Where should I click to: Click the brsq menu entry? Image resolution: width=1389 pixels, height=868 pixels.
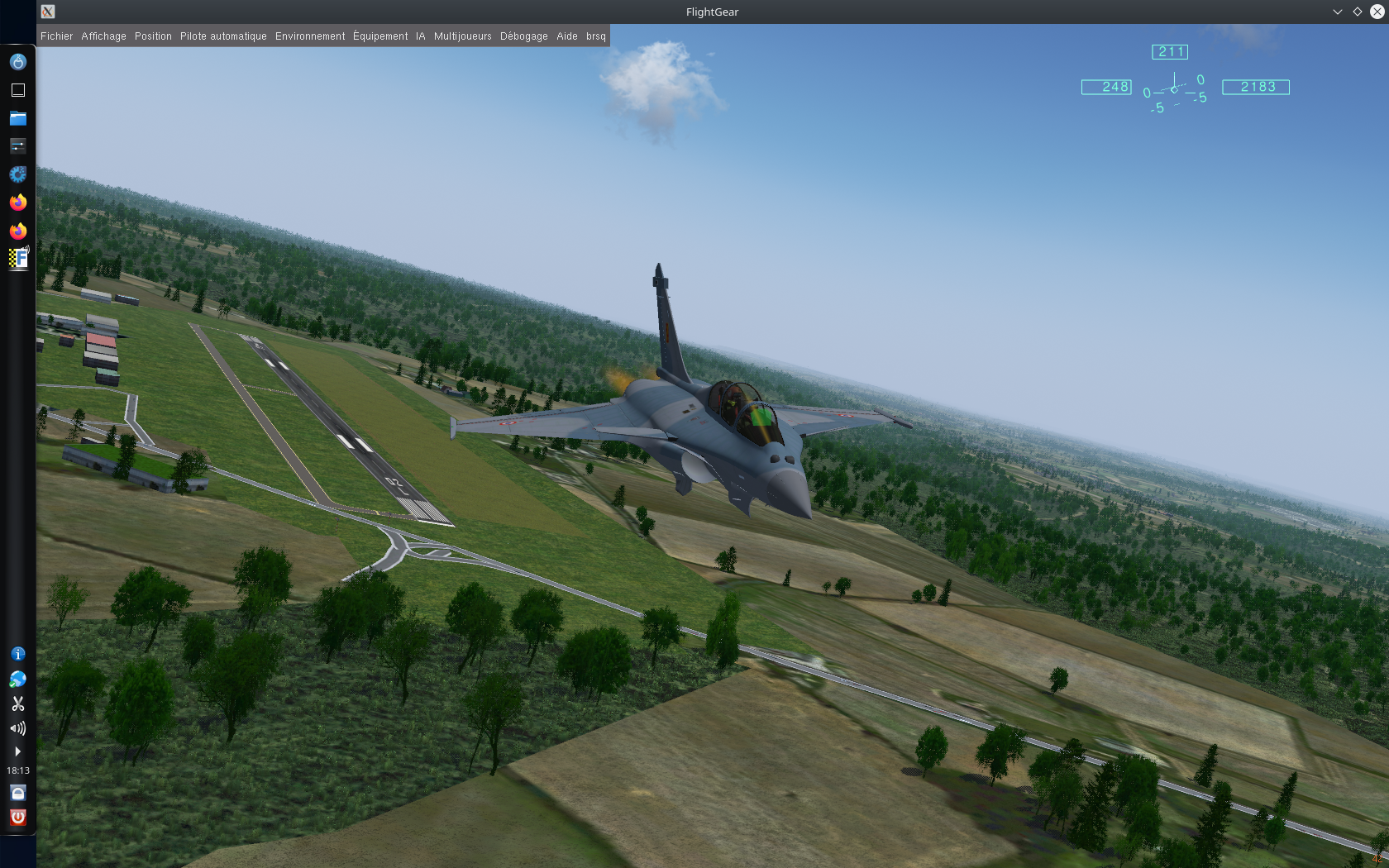click(x=596, y=36)
